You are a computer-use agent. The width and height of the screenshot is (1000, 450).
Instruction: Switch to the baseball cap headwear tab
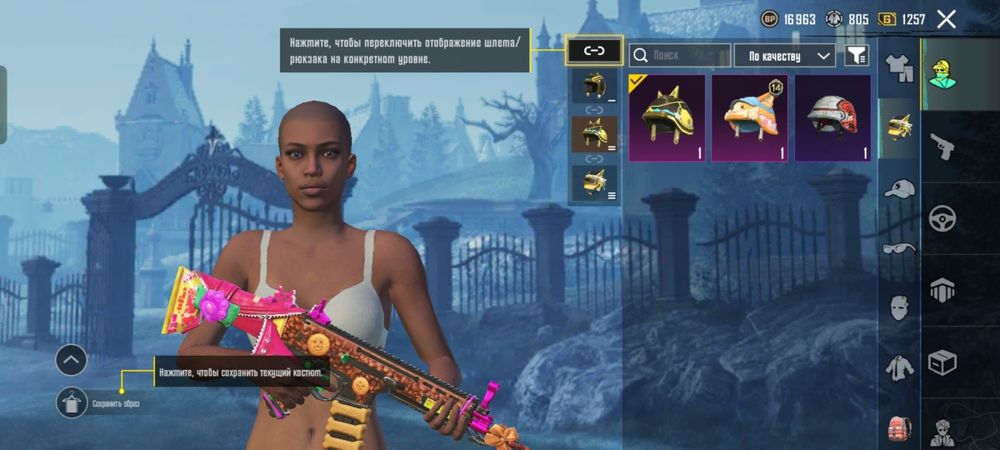pyautogui.click(x=899, y=189)
